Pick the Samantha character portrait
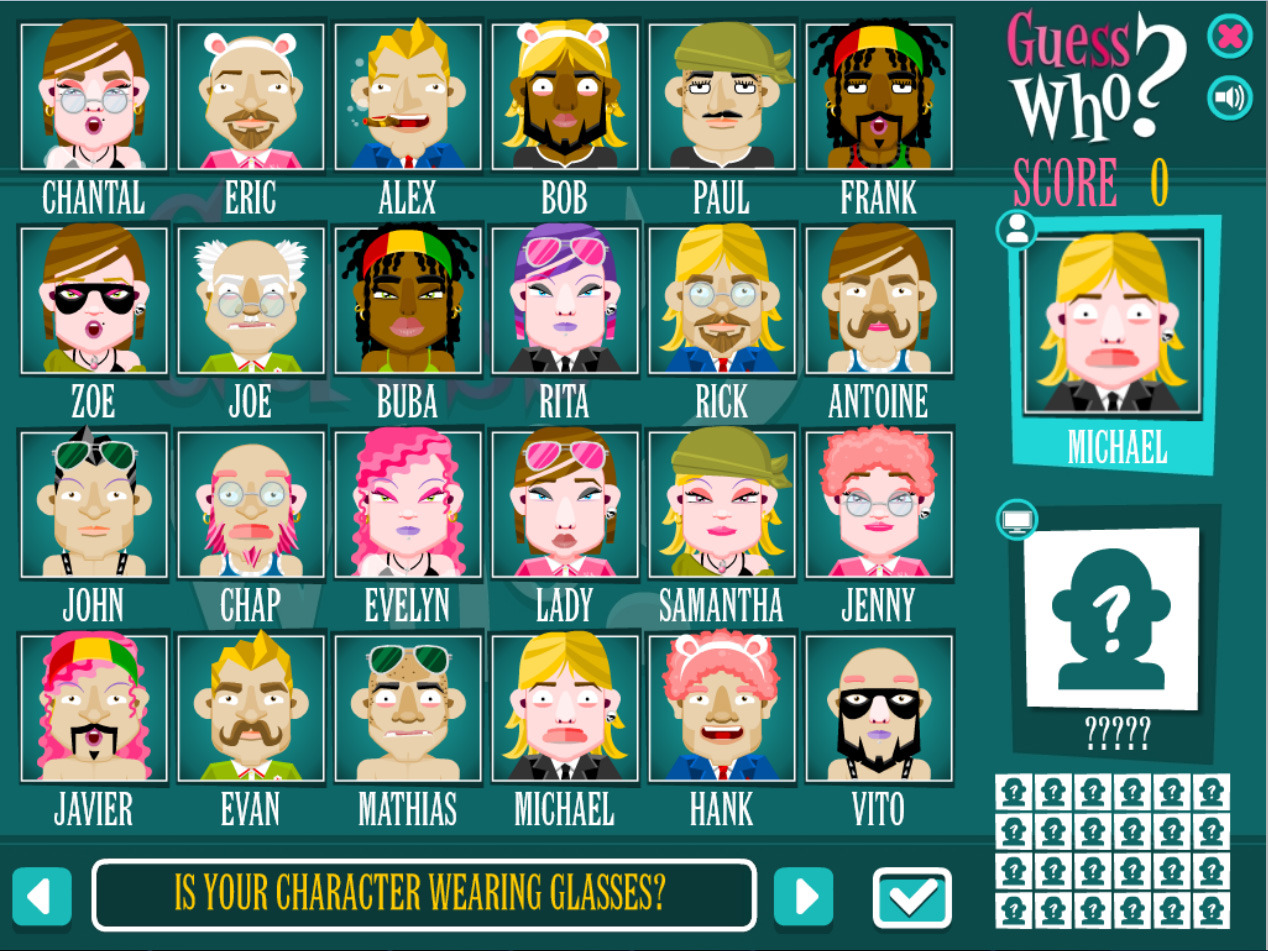The width and height of the screenshot is (1268, 951). (x=721, y=506)
